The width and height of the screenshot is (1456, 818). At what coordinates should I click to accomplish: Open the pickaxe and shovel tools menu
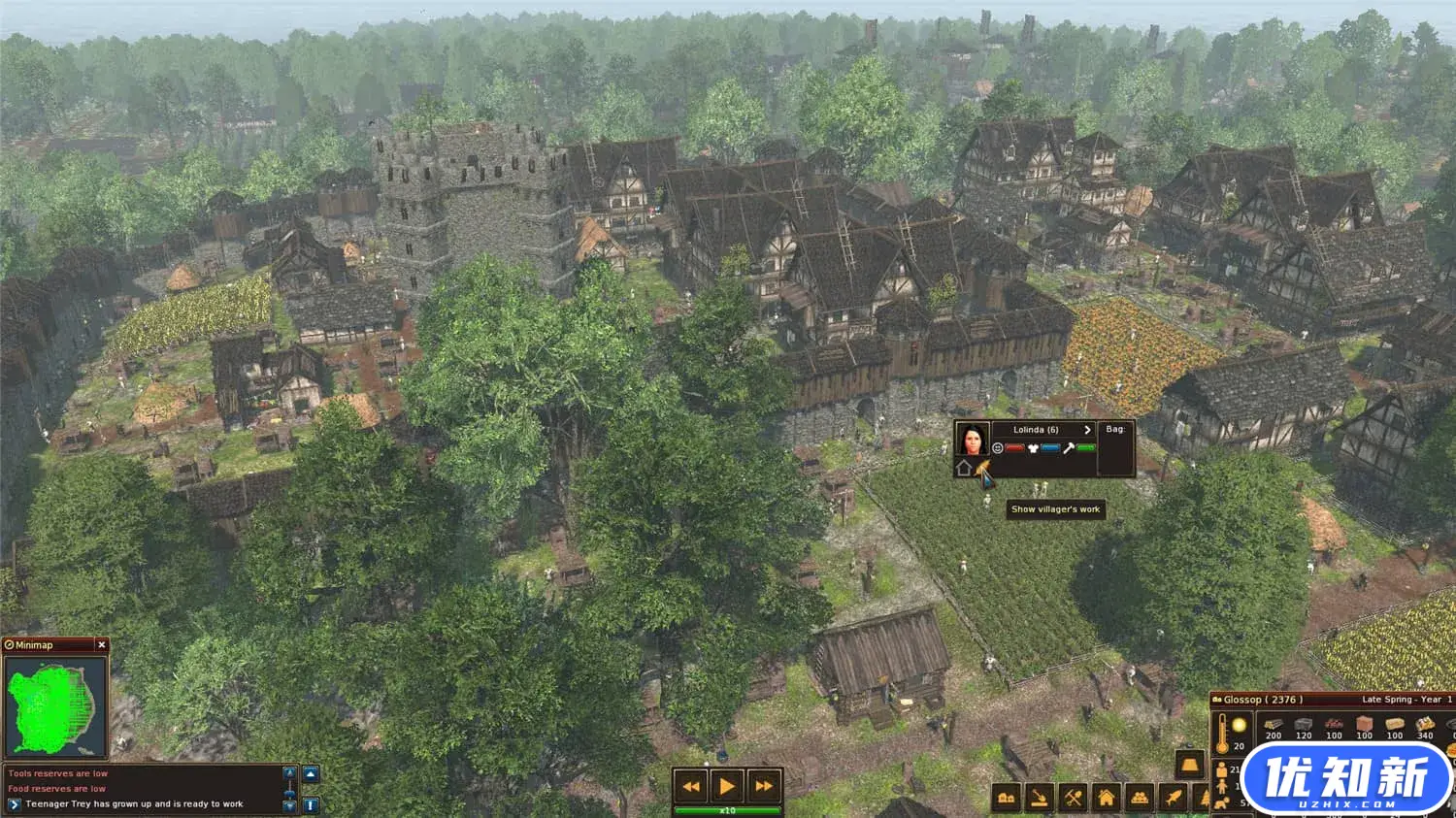coord(1073,799)
